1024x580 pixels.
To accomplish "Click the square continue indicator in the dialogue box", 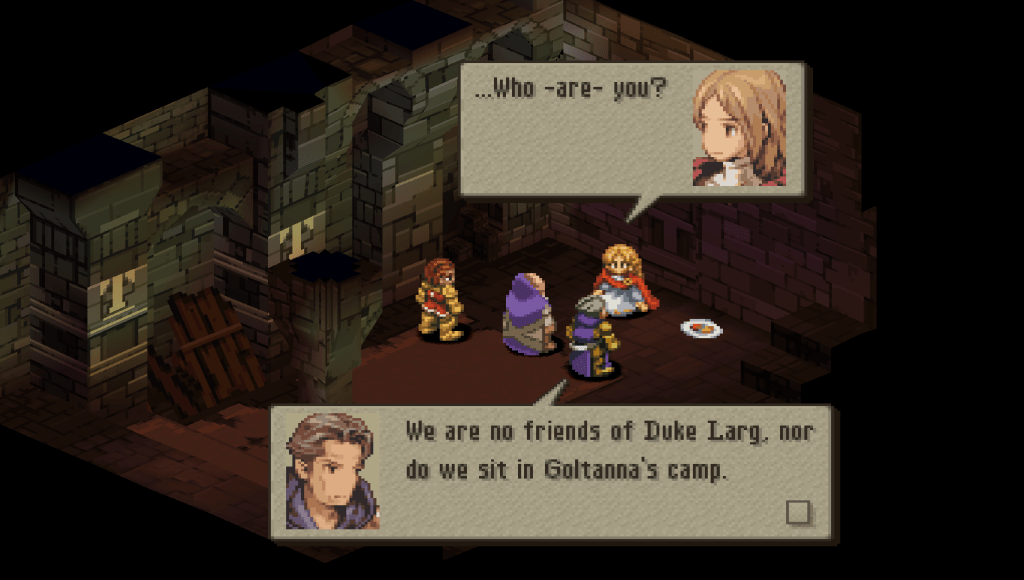I will coord(798,512).
